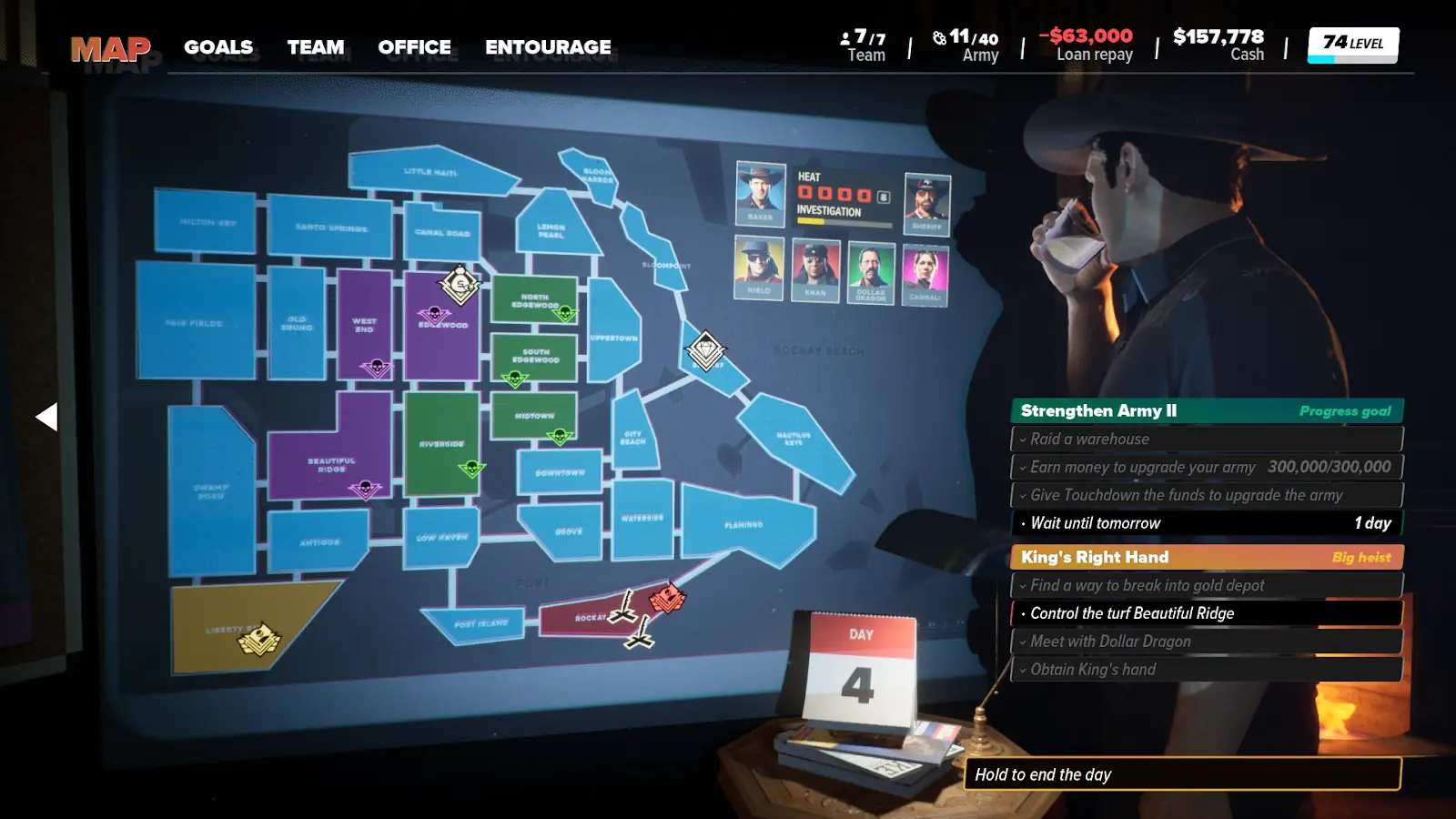The image size is (1456, 819).
Task: Open the gold bars marker at Liberty
Action: click(259, 638)
